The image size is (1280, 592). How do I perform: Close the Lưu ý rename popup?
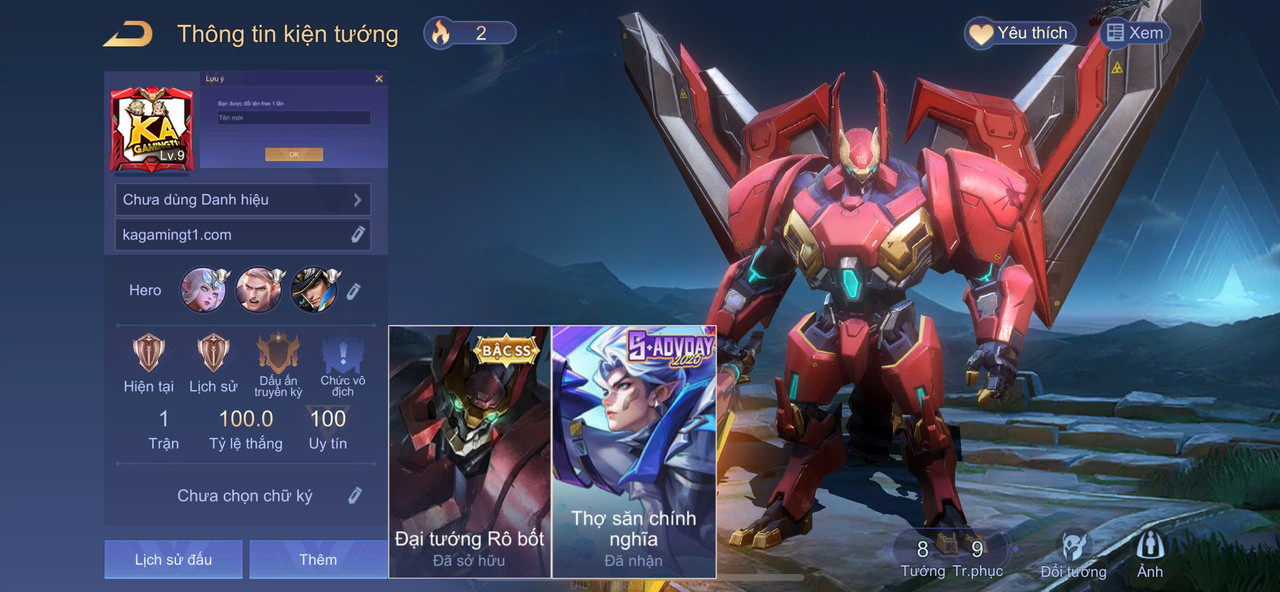(x=379, y=79)
